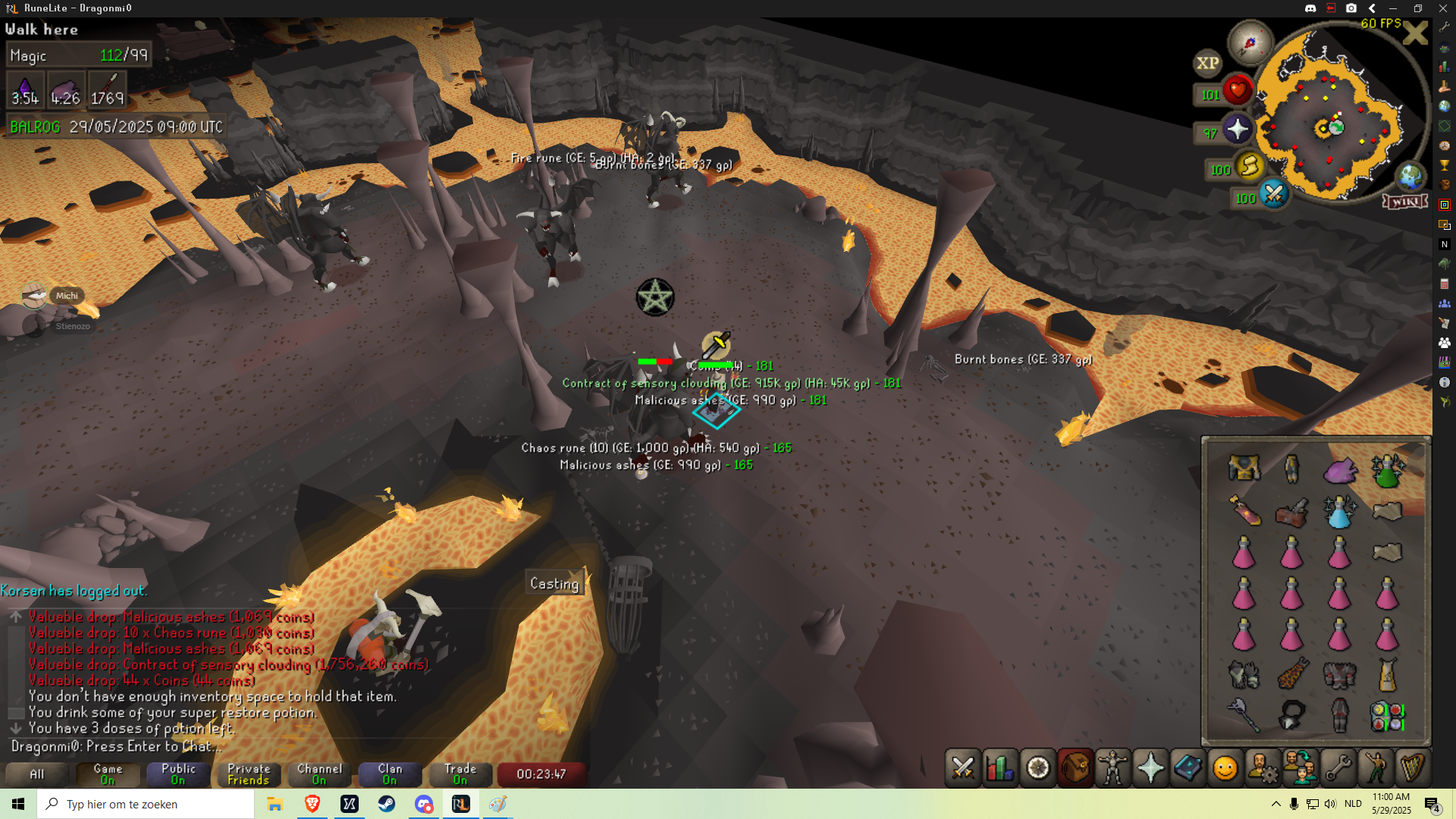Viewport: 1456px width, 819px height.
Task: Switch chat to the Clan filter
Action: click(x=390, y=773)
